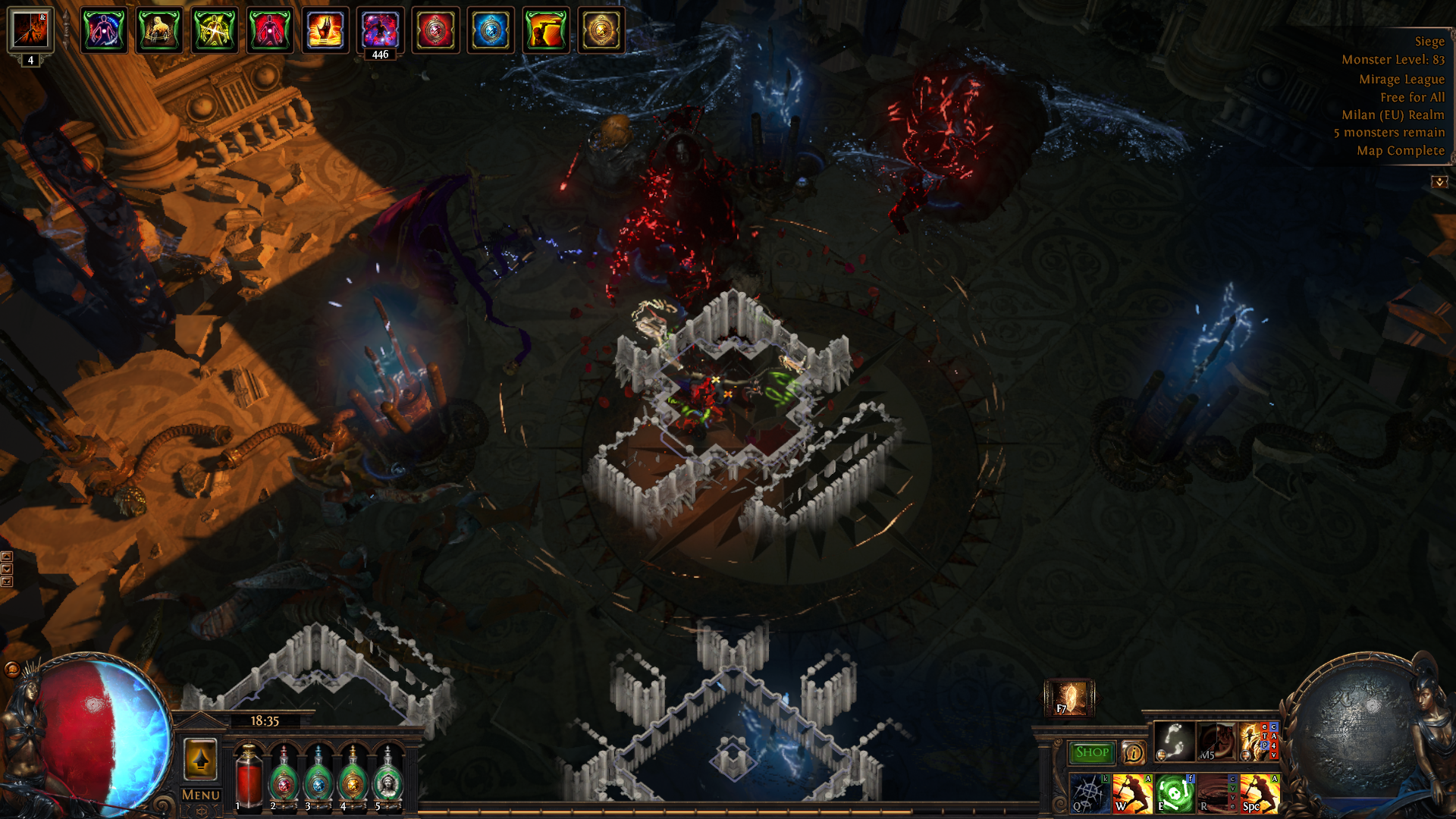Click the Menu button

[x=201, y=795]
